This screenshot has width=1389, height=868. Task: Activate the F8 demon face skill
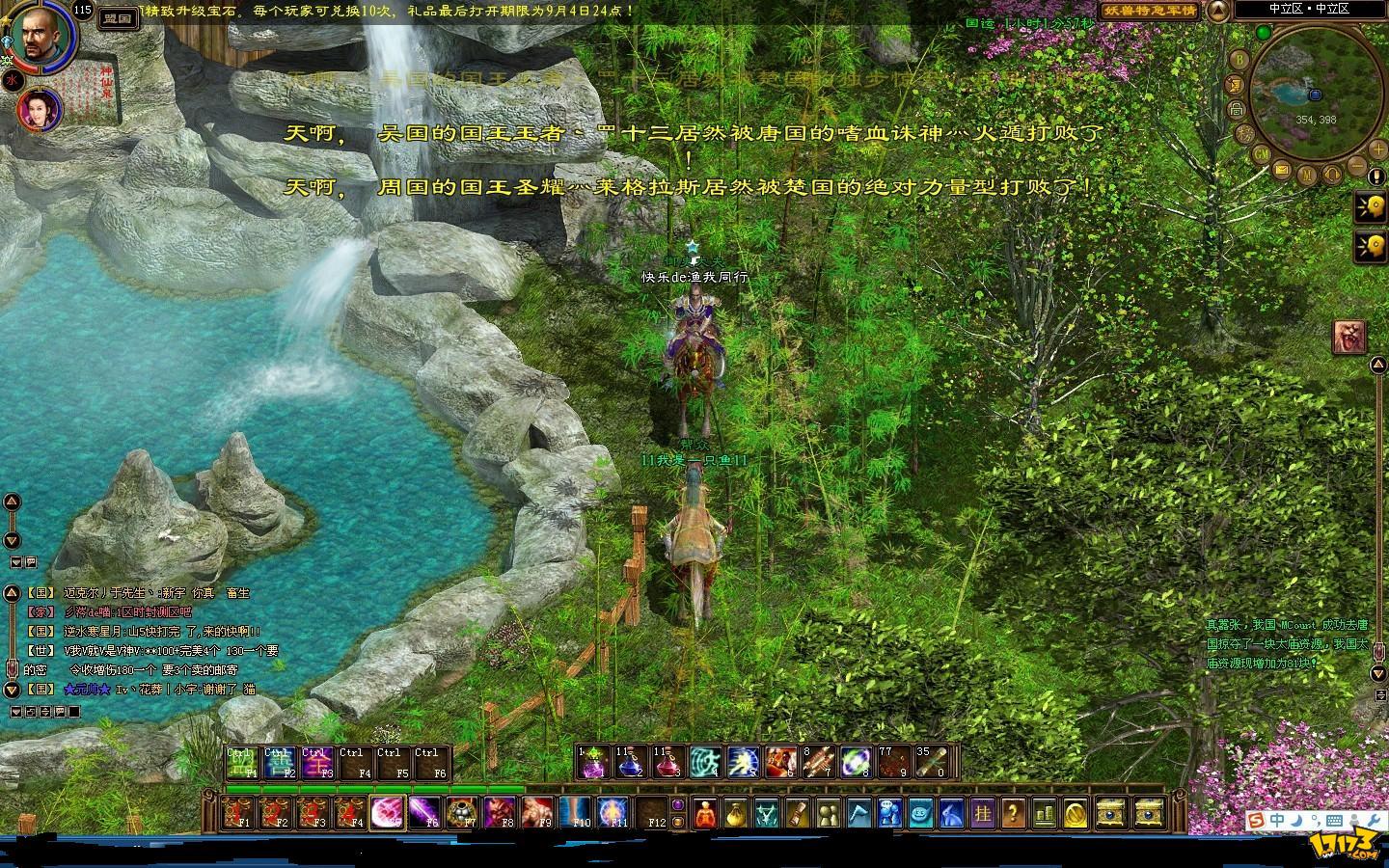(x=500, y=812)
